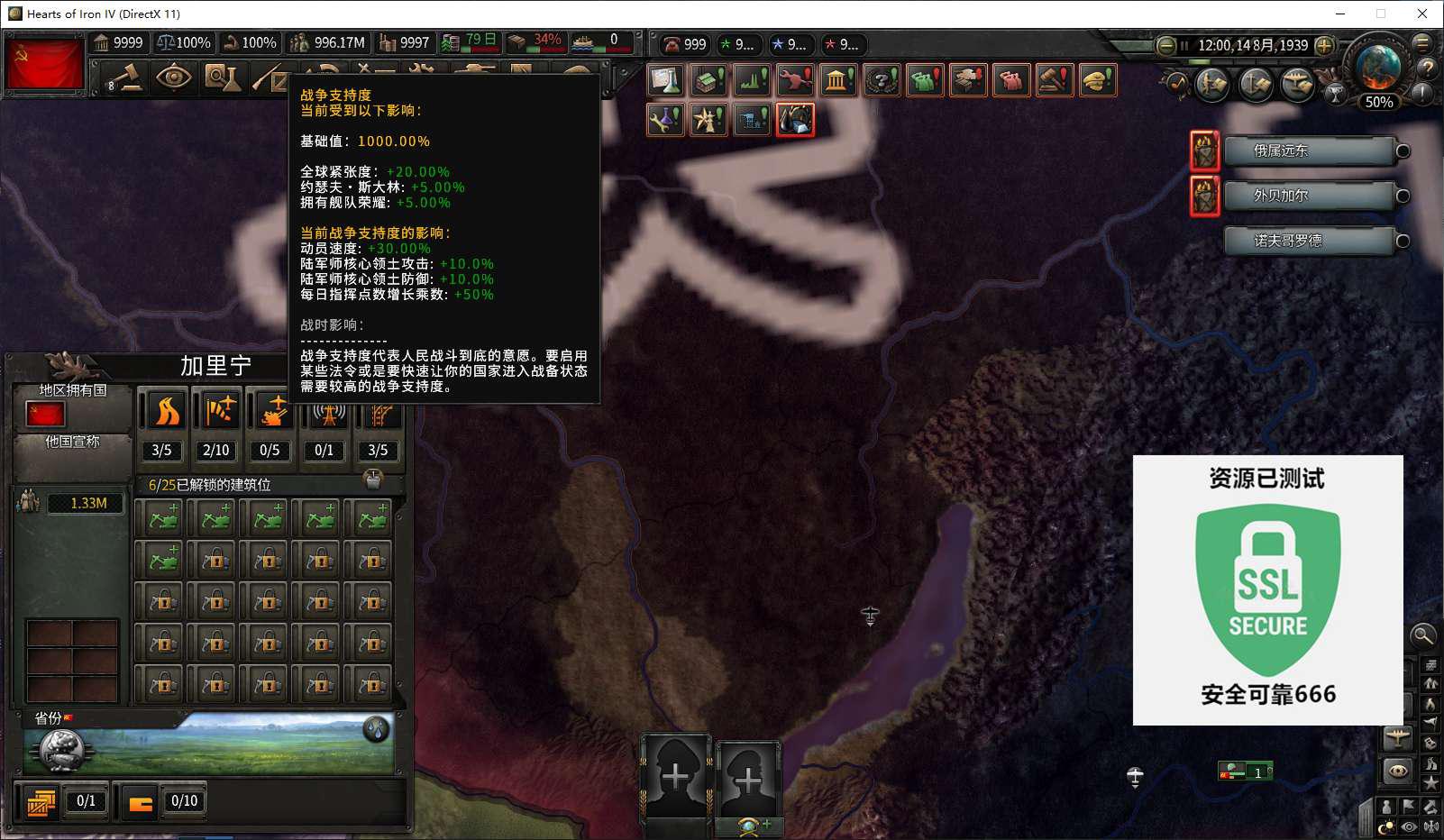Open the Soviet flag country overview
Screen dimensions: 1444x840
45,63
